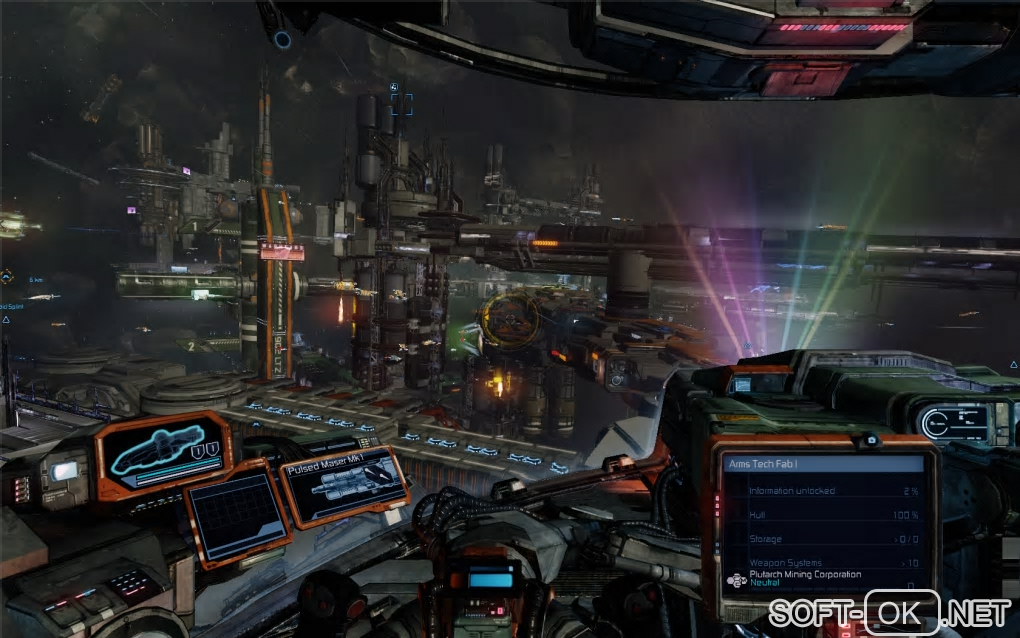Select the orange marker beside 6 km
The image size is (1020, 638).
(6, 277)
